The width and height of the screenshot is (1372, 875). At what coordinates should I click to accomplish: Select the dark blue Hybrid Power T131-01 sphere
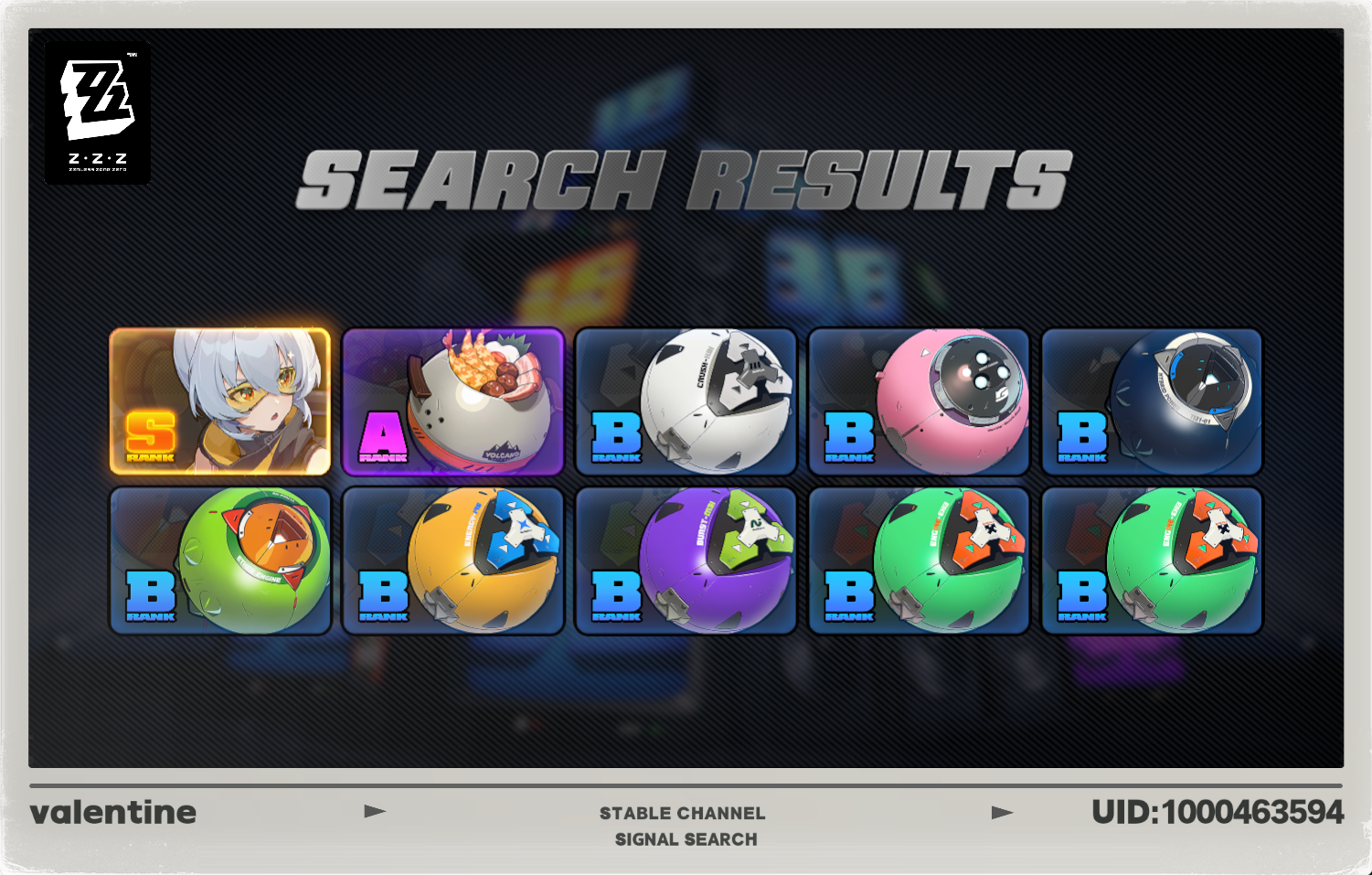[x=1151, y=402]
